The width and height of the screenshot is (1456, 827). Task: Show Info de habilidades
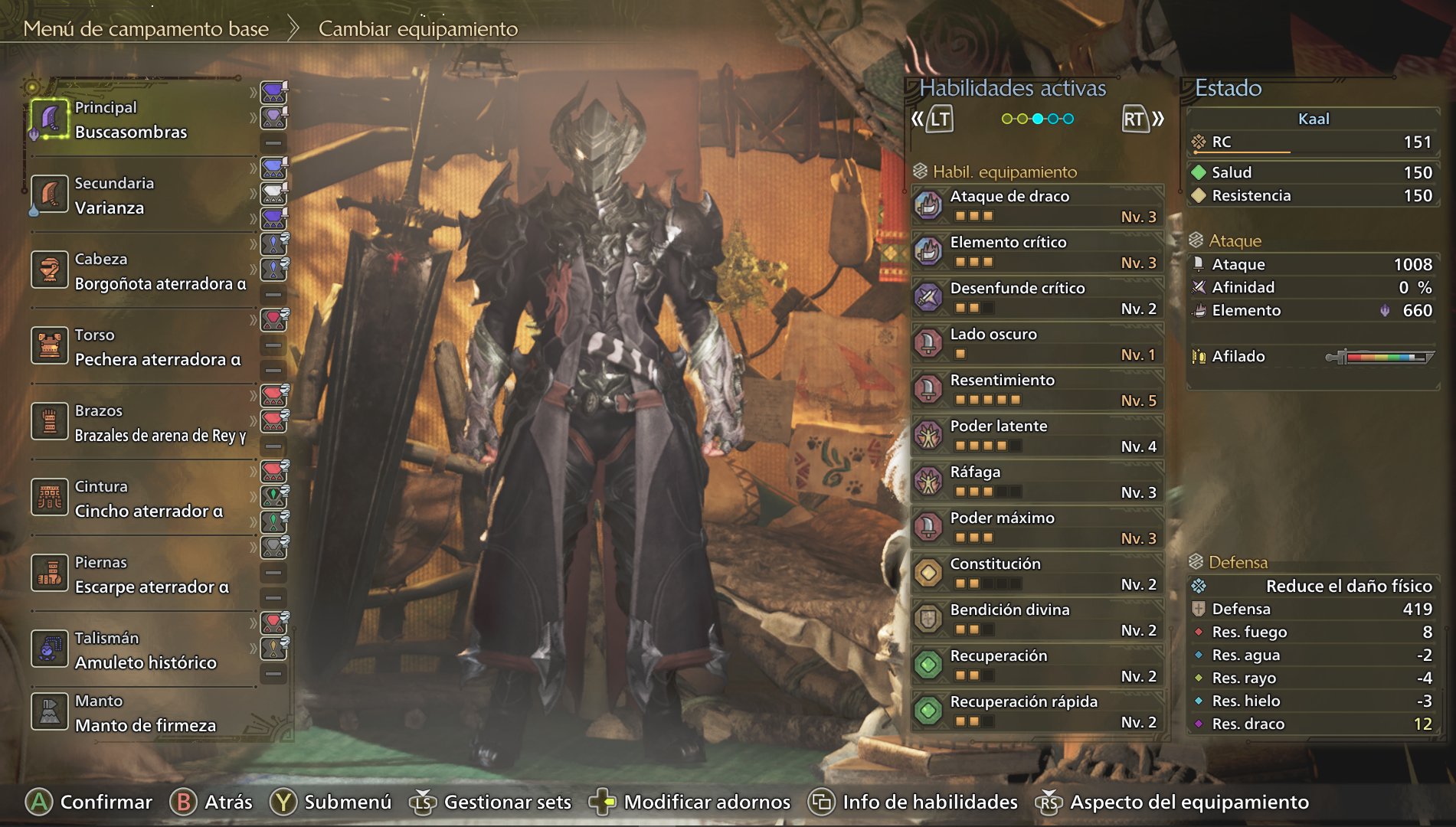click(929, 802)
